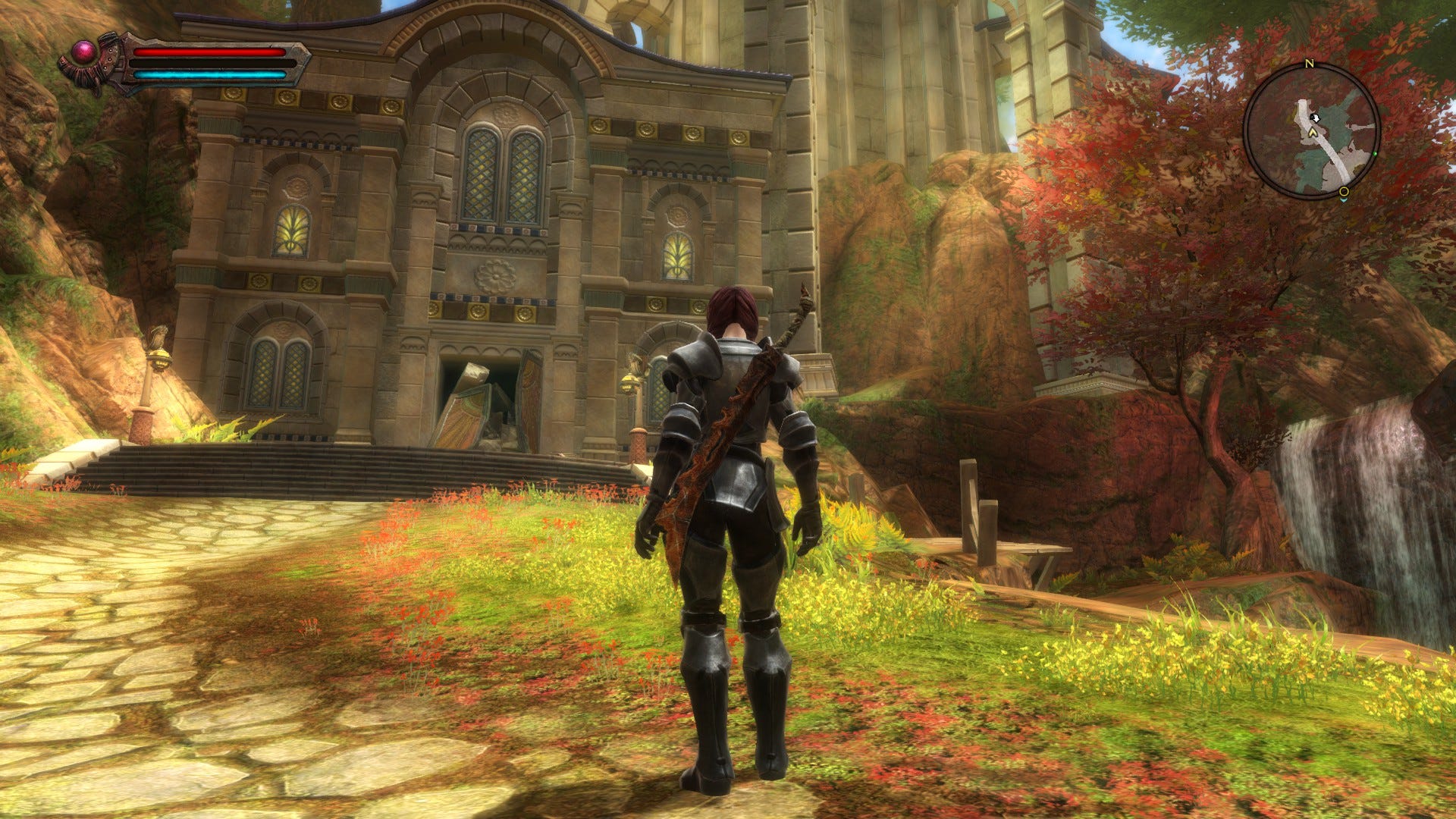Select the green dot on the minimap edge
This screenshot has height=819, width=1456.
click(1376, 154)
